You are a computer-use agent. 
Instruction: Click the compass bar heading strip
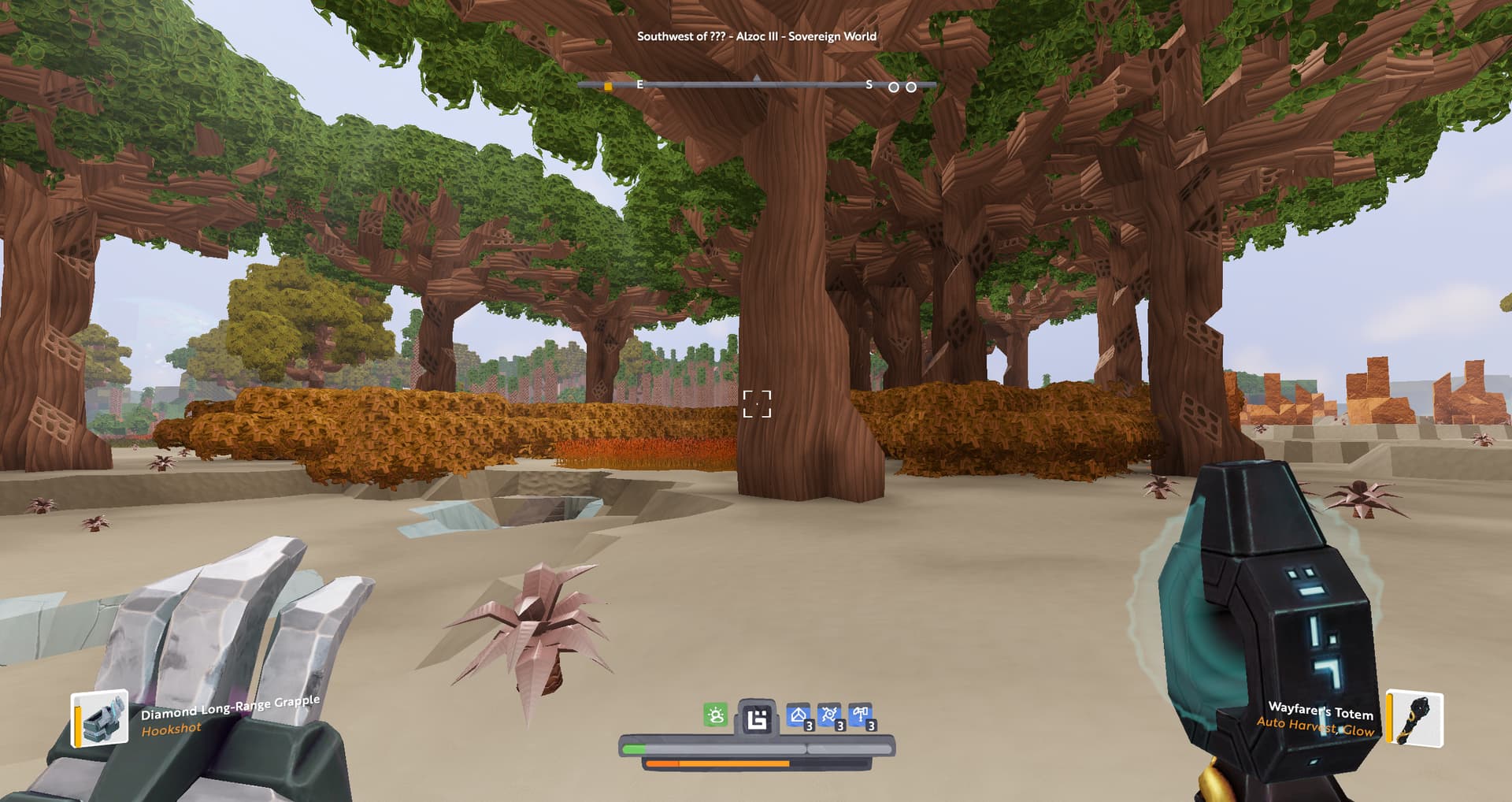point(756,84)
